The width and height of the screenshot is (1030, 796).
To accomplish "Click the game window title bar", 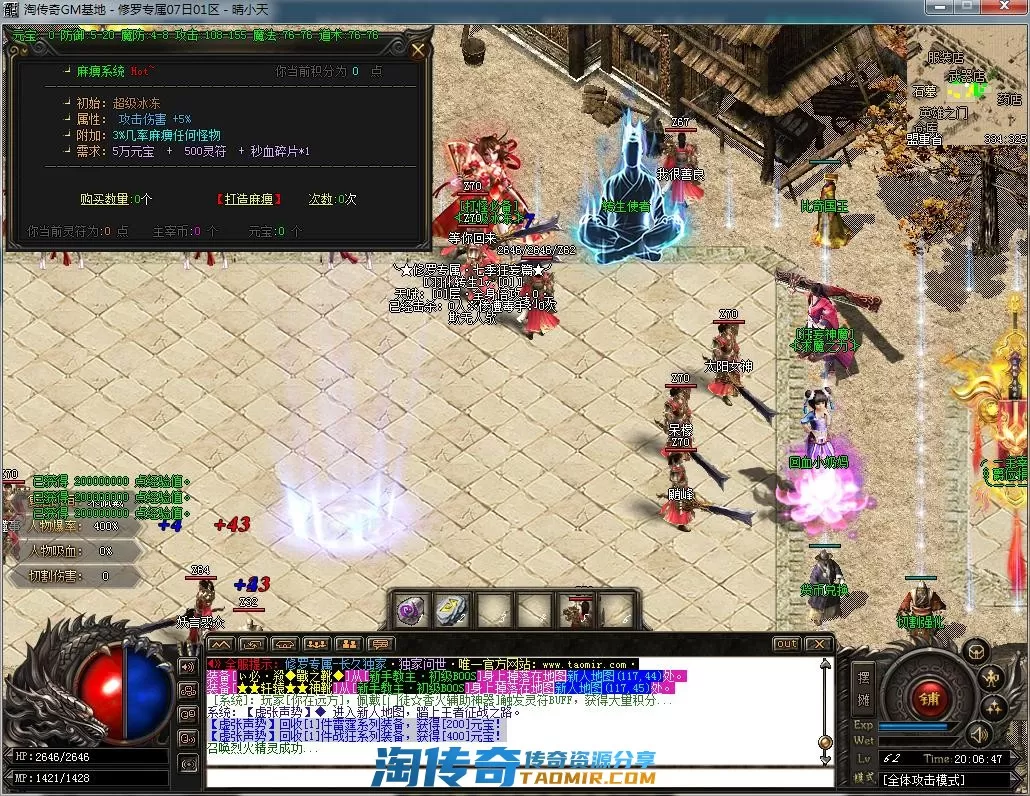I will 500,11.
